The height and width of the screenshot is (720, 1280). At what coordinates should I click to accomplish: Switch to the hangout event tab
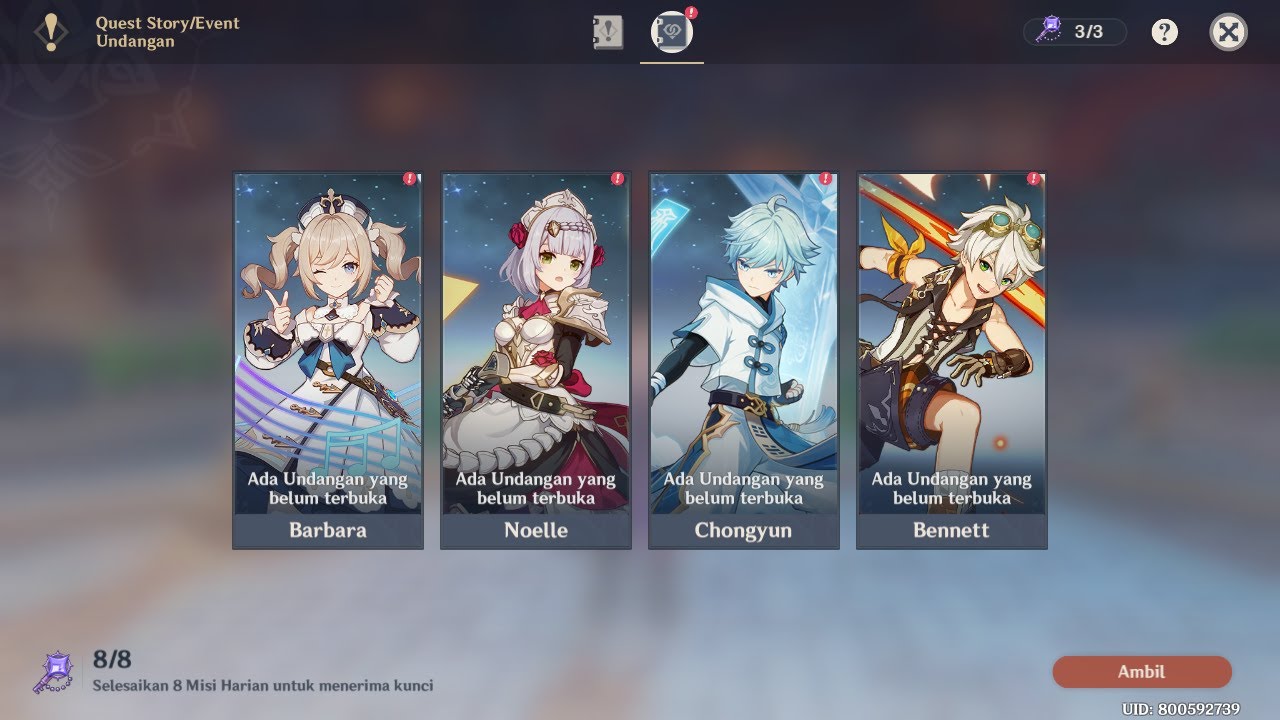tap(671, 32)
